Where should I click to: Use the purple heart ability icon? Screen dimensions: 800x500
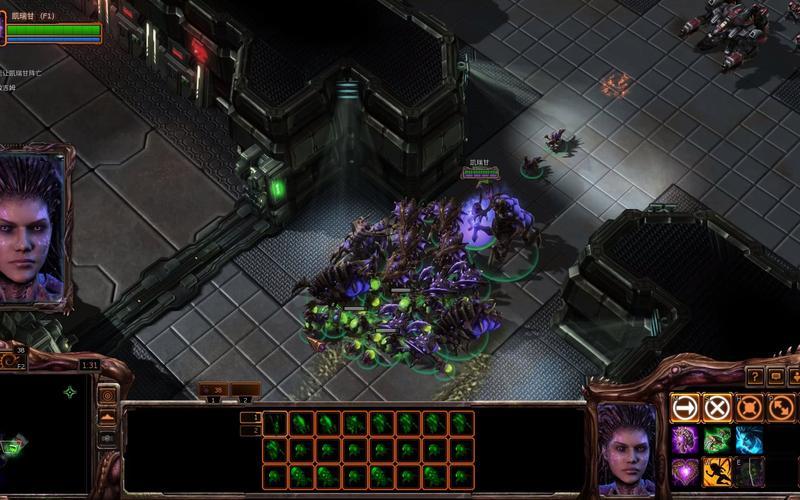coord(685,471)
